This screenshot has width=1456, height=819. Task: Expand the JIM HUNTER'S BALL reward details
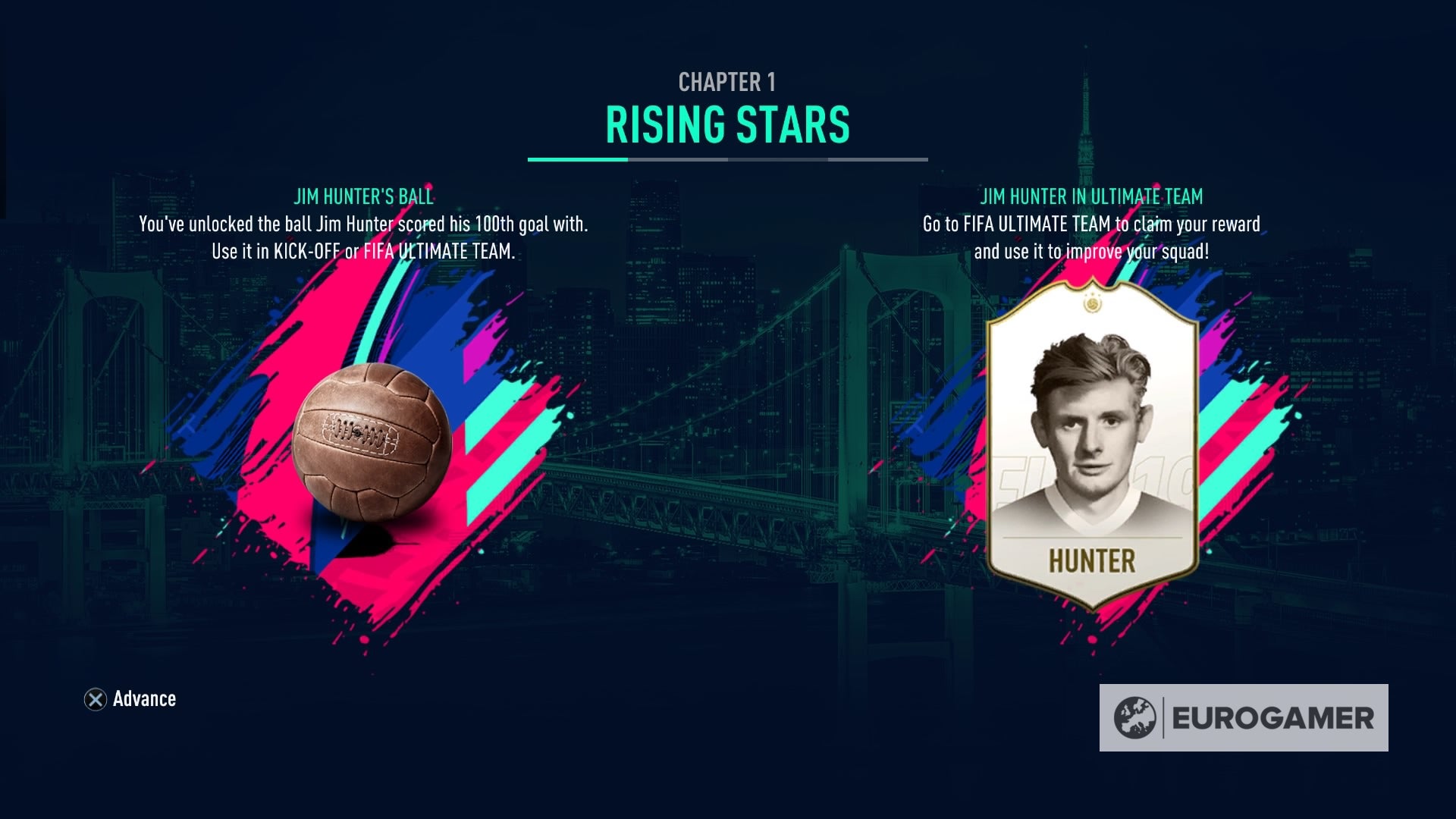pos(362,196)
